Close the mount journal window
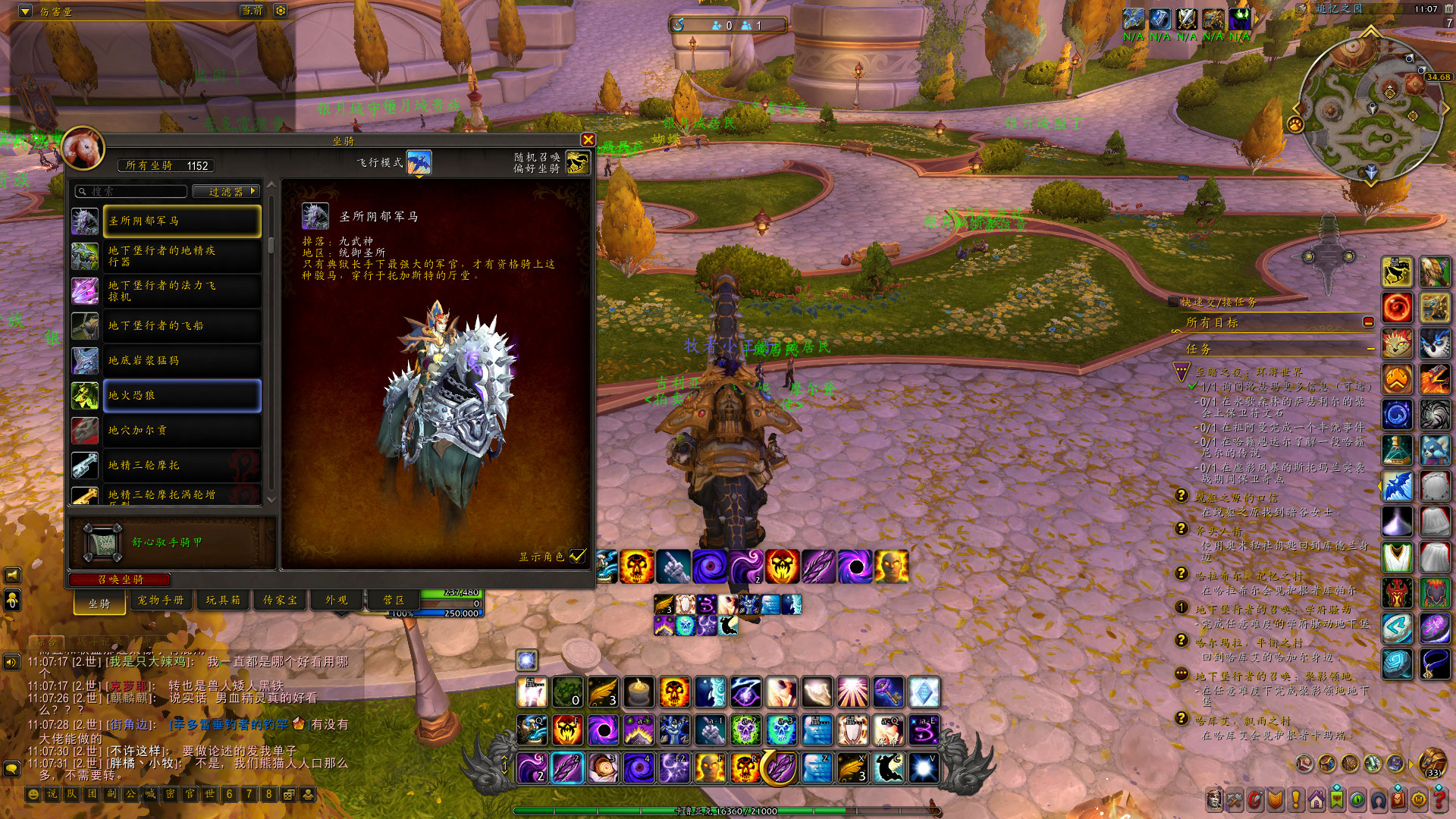 coord(588,140)
